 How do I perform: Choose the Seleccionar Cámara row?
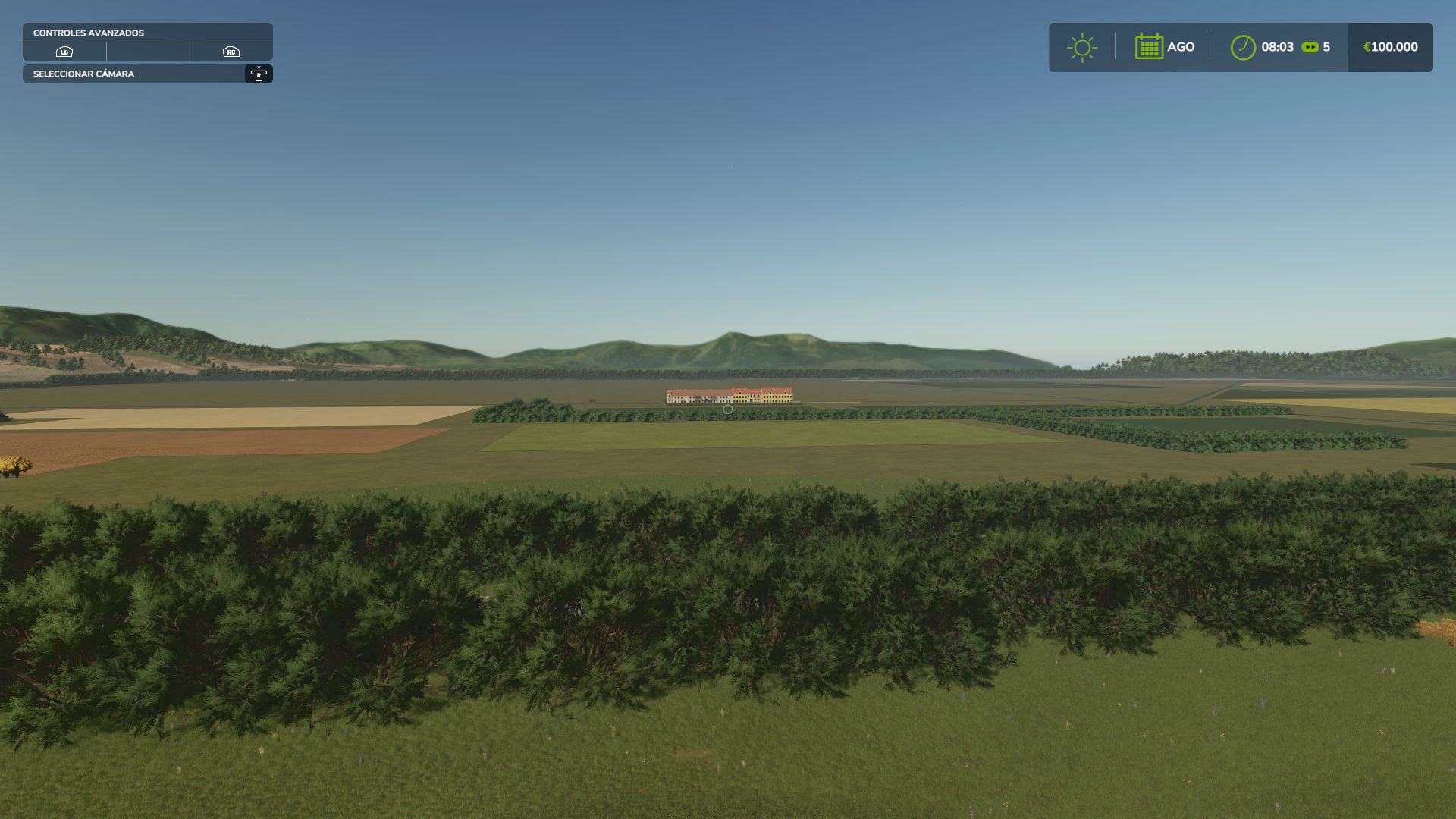point(147,74)
